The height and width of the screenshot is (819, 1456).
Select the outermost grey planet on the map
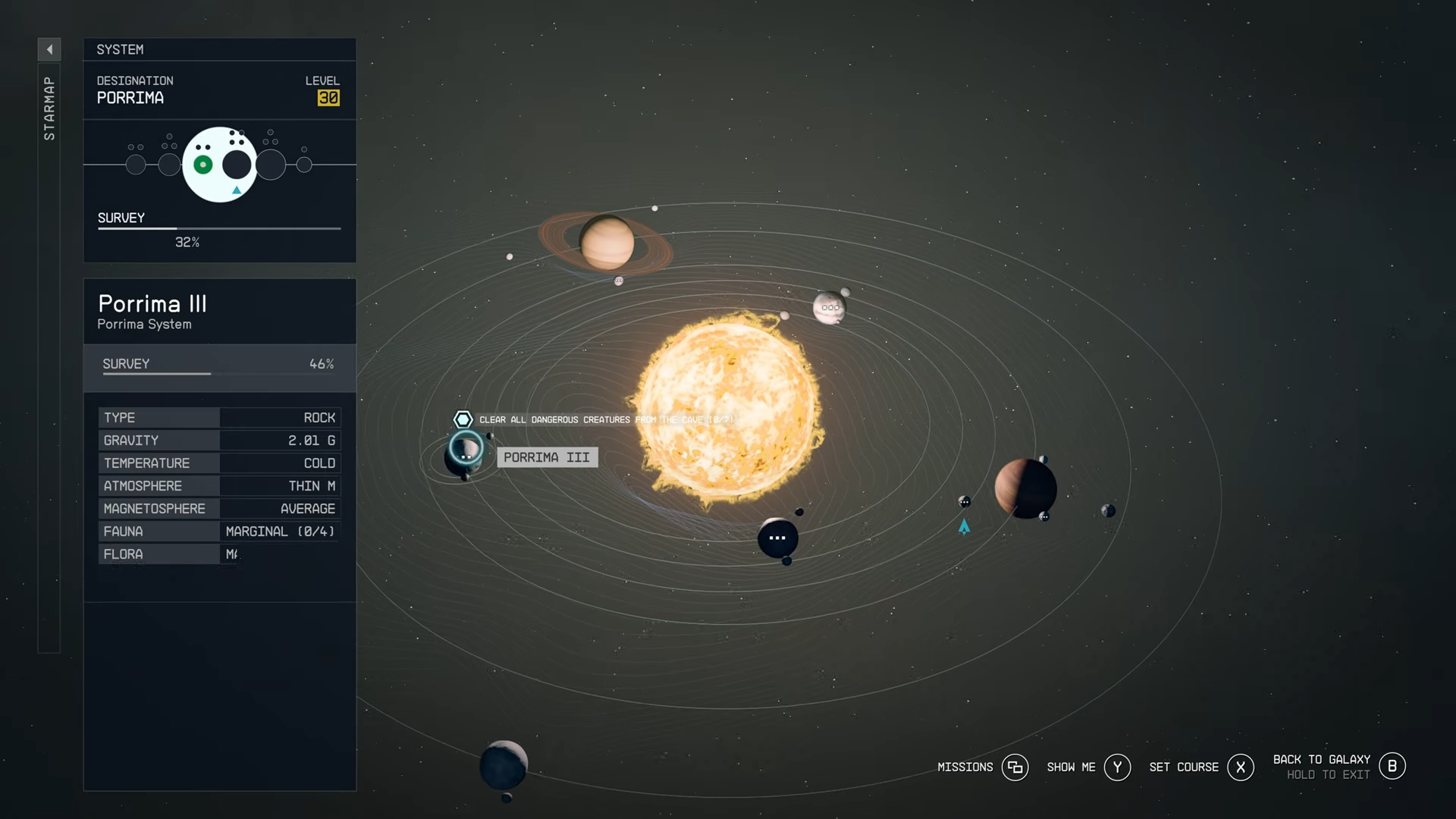(x=504, y=764)
